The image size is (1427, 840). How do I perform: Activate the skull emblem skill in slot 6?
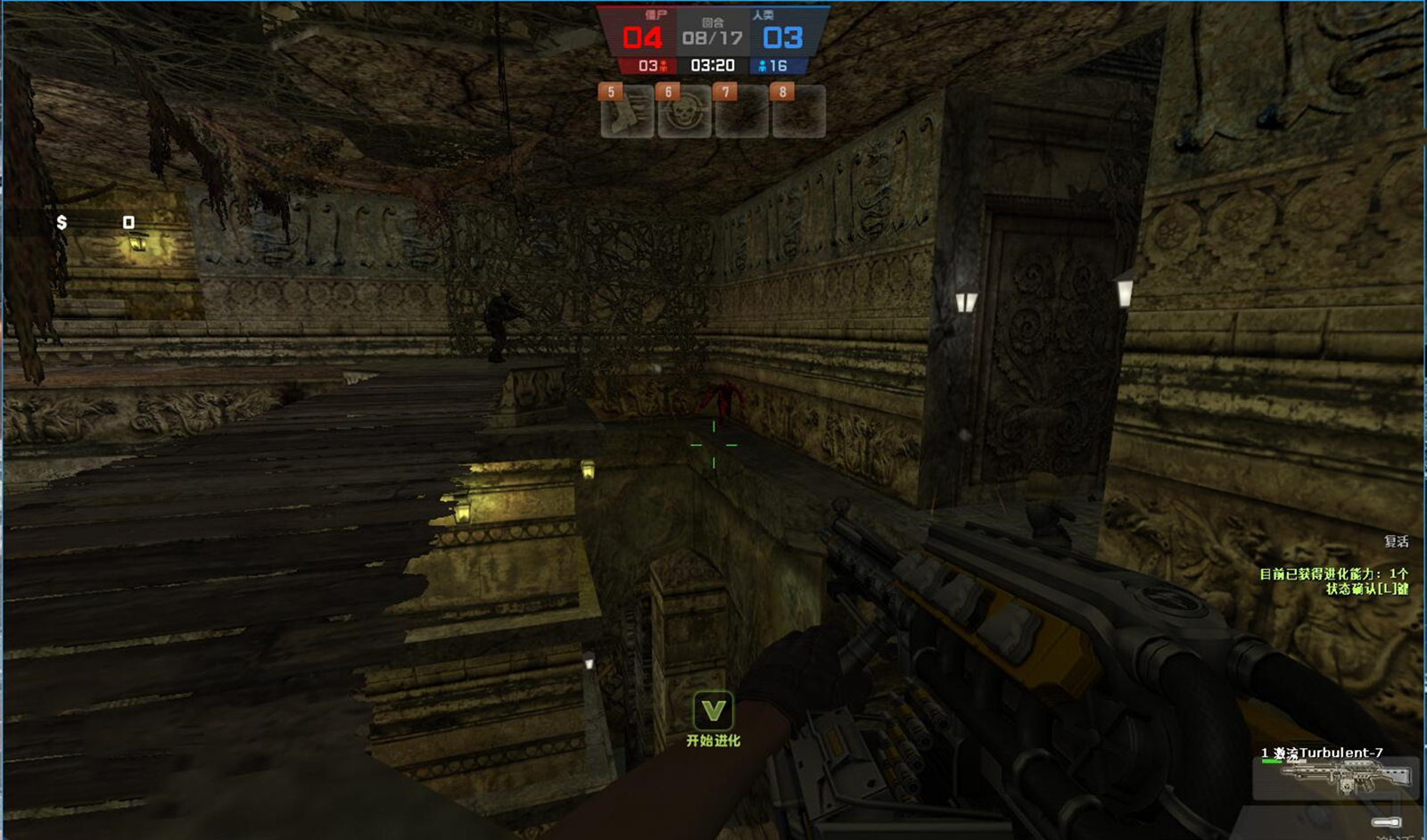point(684,112)
